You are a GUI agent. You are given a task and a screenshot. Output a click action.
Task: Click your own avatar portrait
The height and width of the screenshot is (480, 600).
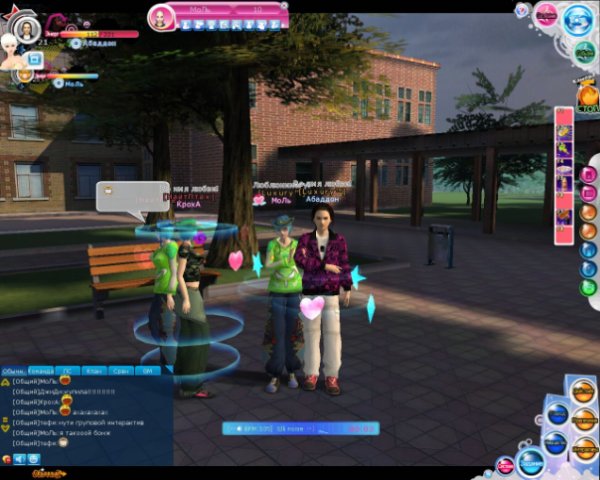click(x=27, y=30)
